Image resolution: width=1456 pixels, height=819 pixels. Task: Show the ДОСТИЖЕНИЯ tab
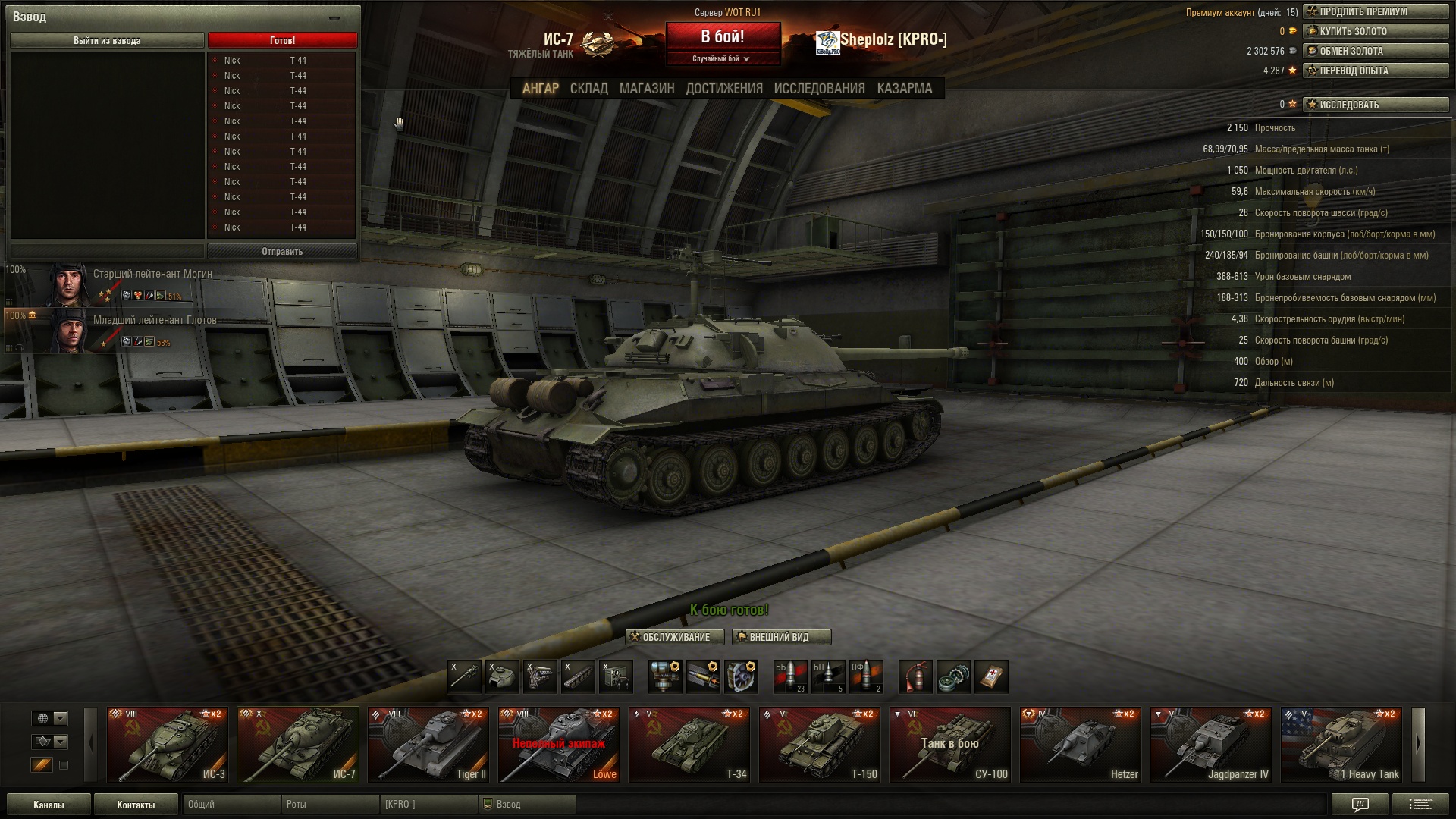coord(723,89)
